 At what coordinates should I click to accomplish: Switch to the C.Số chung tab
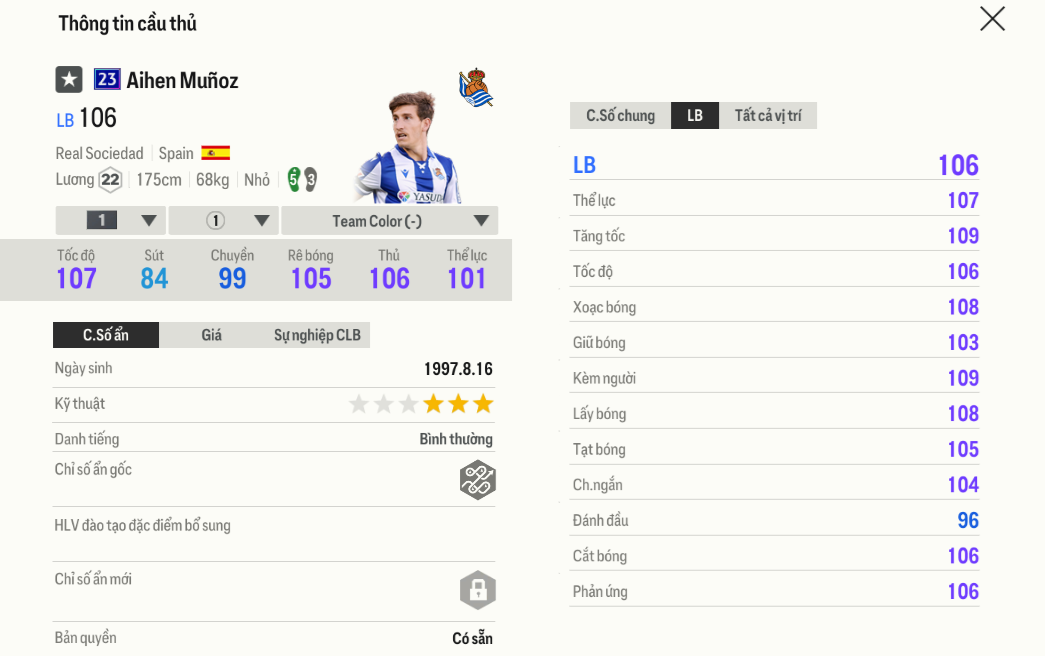(x=620, y=116)
